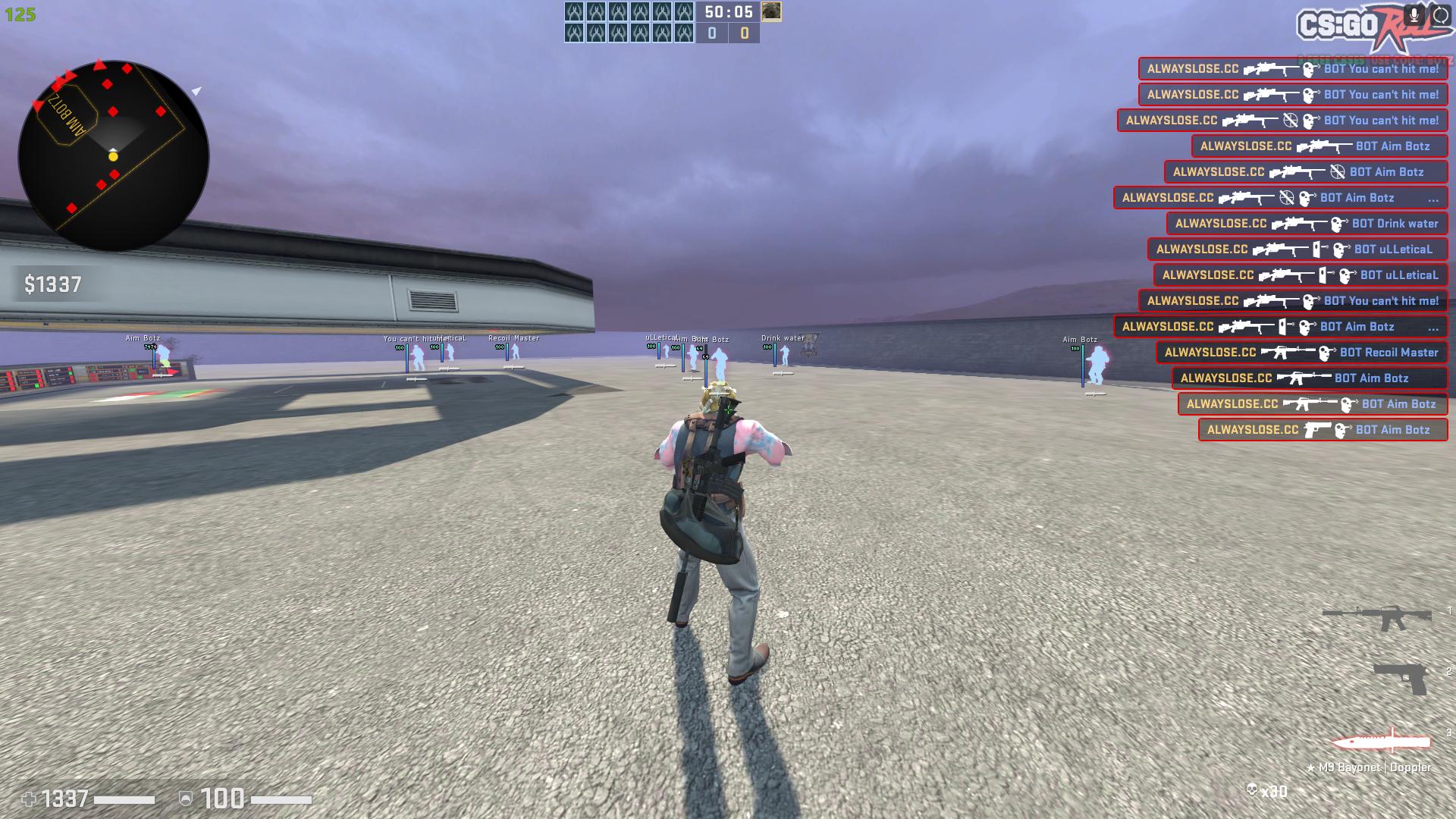The width and height of the screenshot is (1456, 819).
Task: Mute the voice chat microphone toggle near the logo
Action: [1414, 14]
